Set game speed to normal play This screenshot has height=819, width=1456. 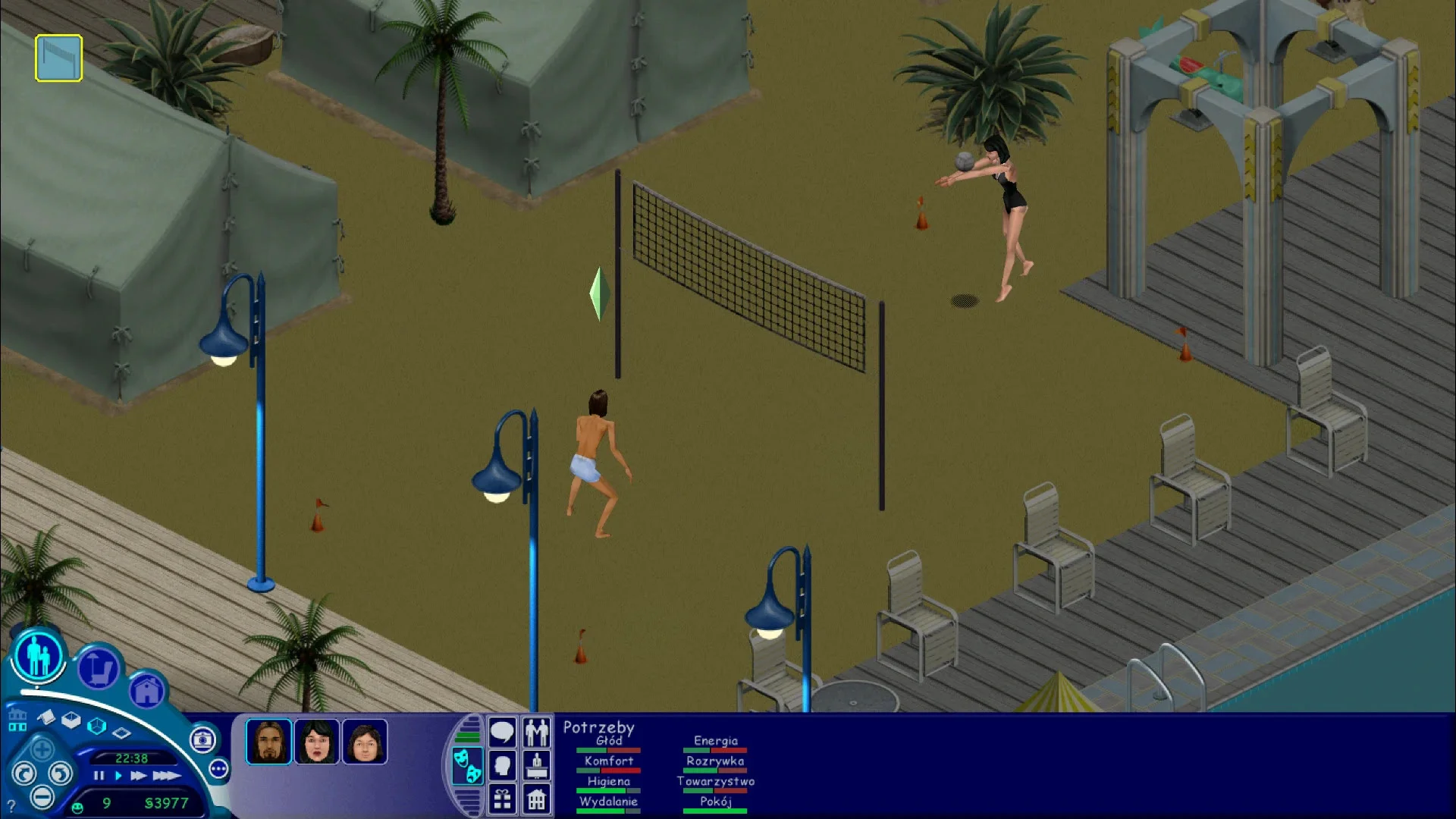pyautogui.click(x=118, y=776)
